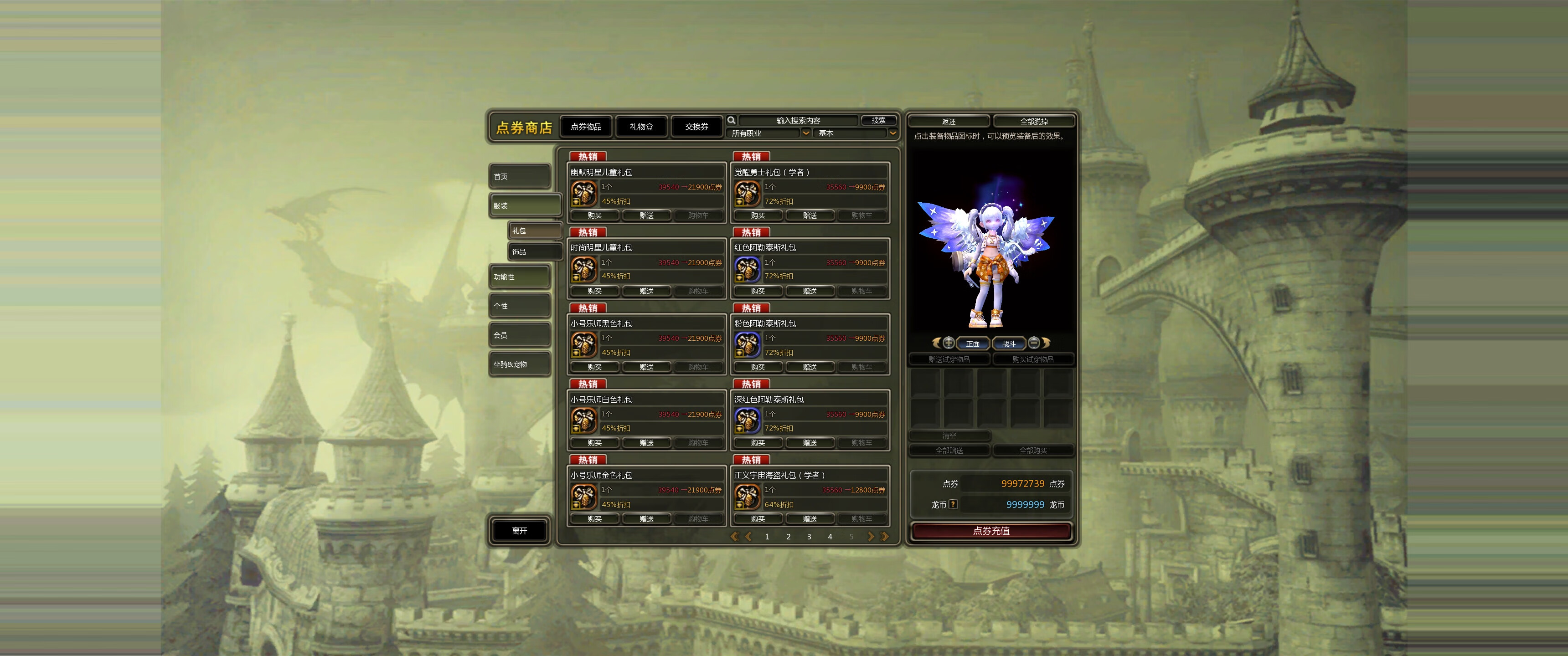Leave the shop with 离开
Screen dimensions: 1568x656
(519, 531)
